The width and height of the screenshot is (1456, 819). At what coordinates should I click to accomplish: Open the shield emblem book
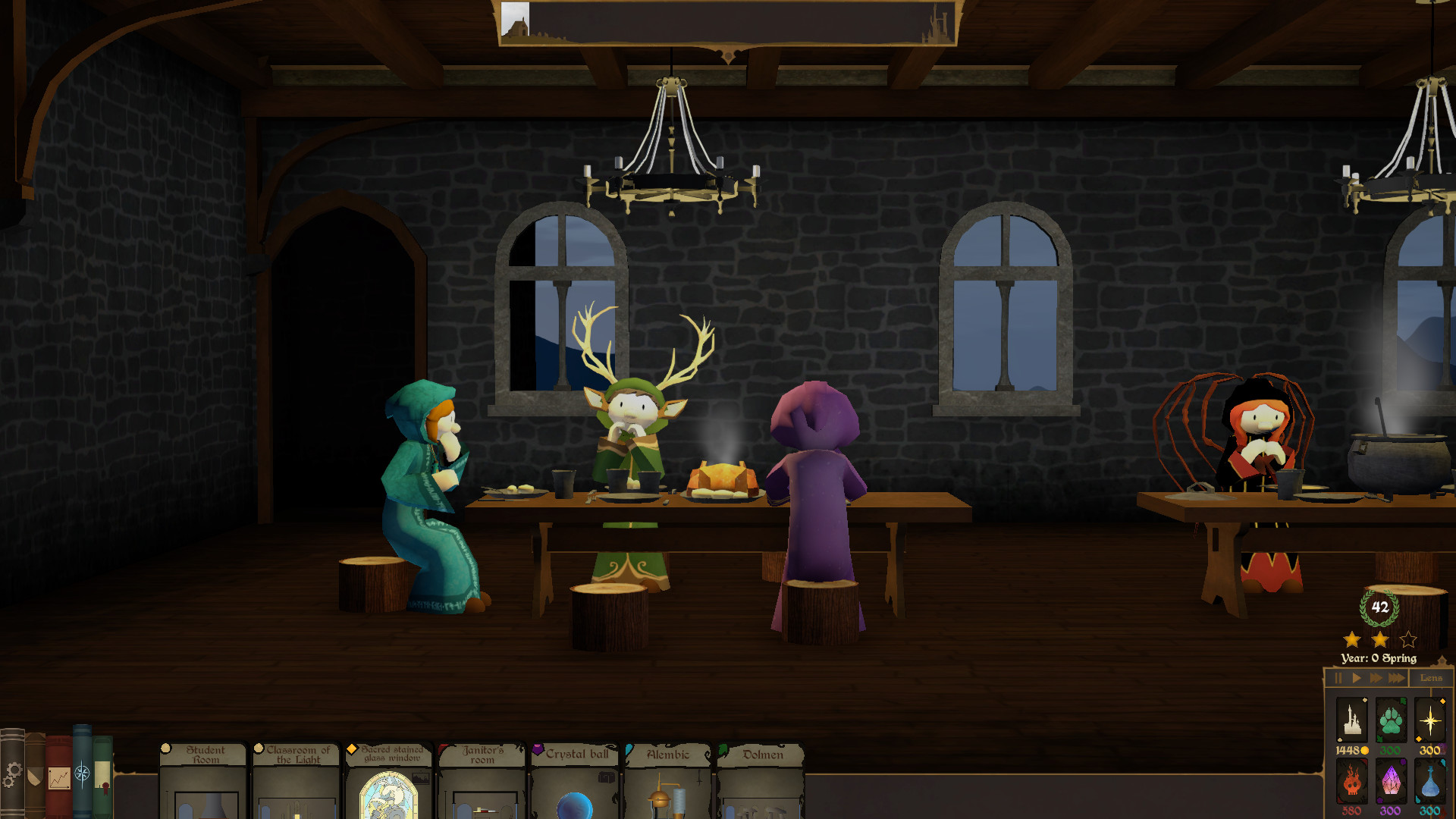(34, 775)
